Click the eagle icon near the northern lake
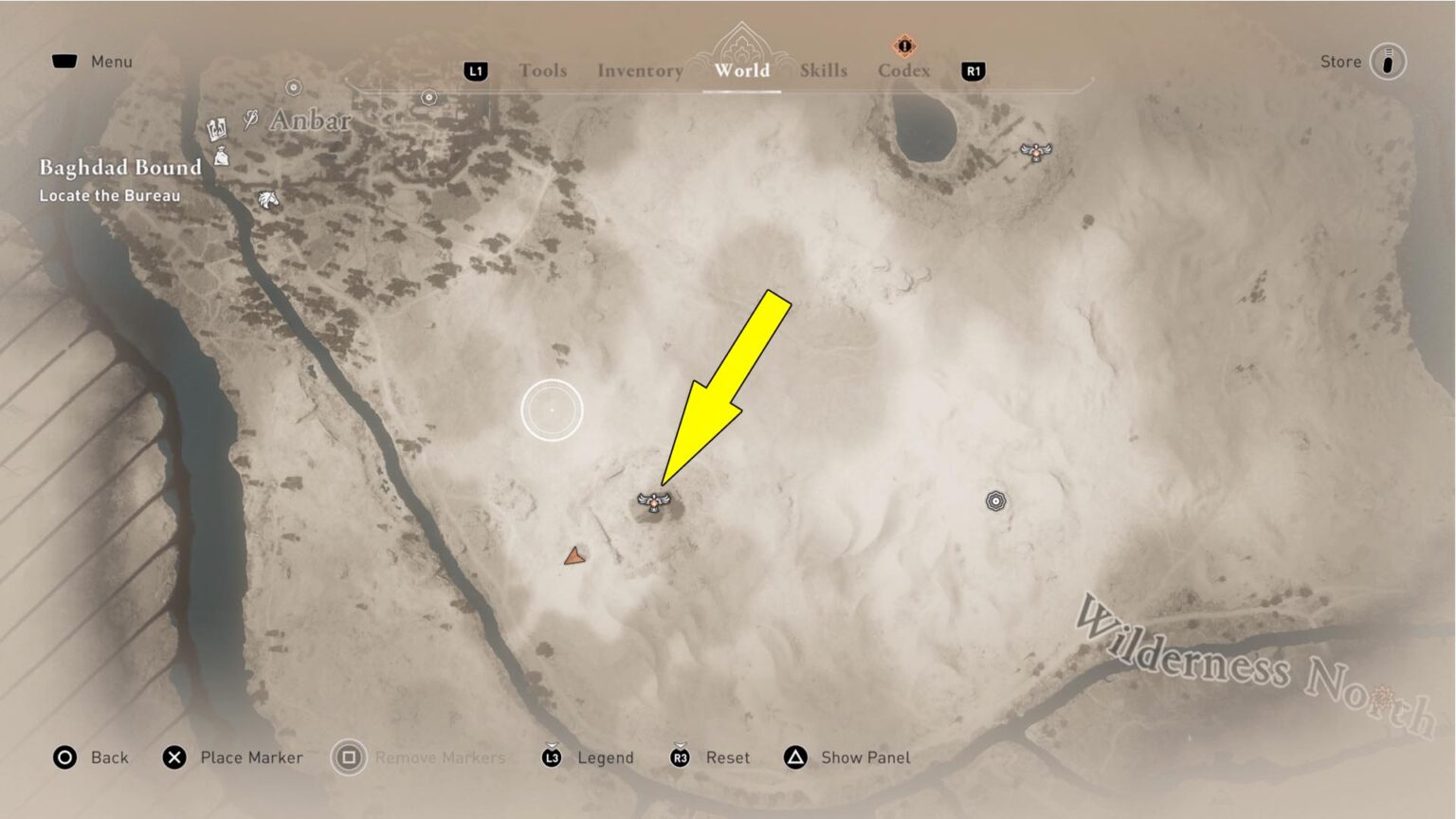The image size is (1456, 819). click(1036, 152)
